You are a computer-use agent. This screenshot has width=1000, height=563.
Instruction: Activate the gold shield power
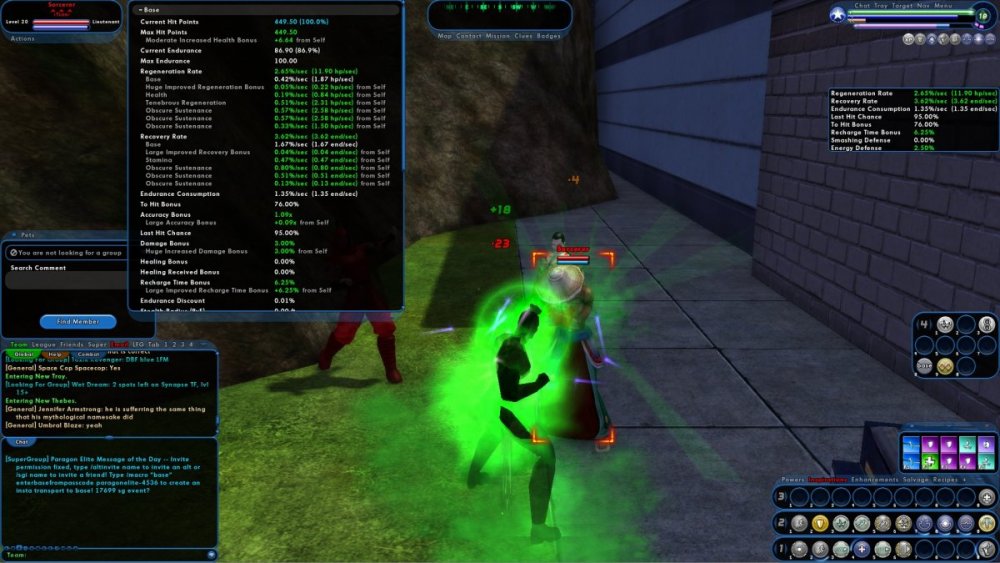pos(819,523)
